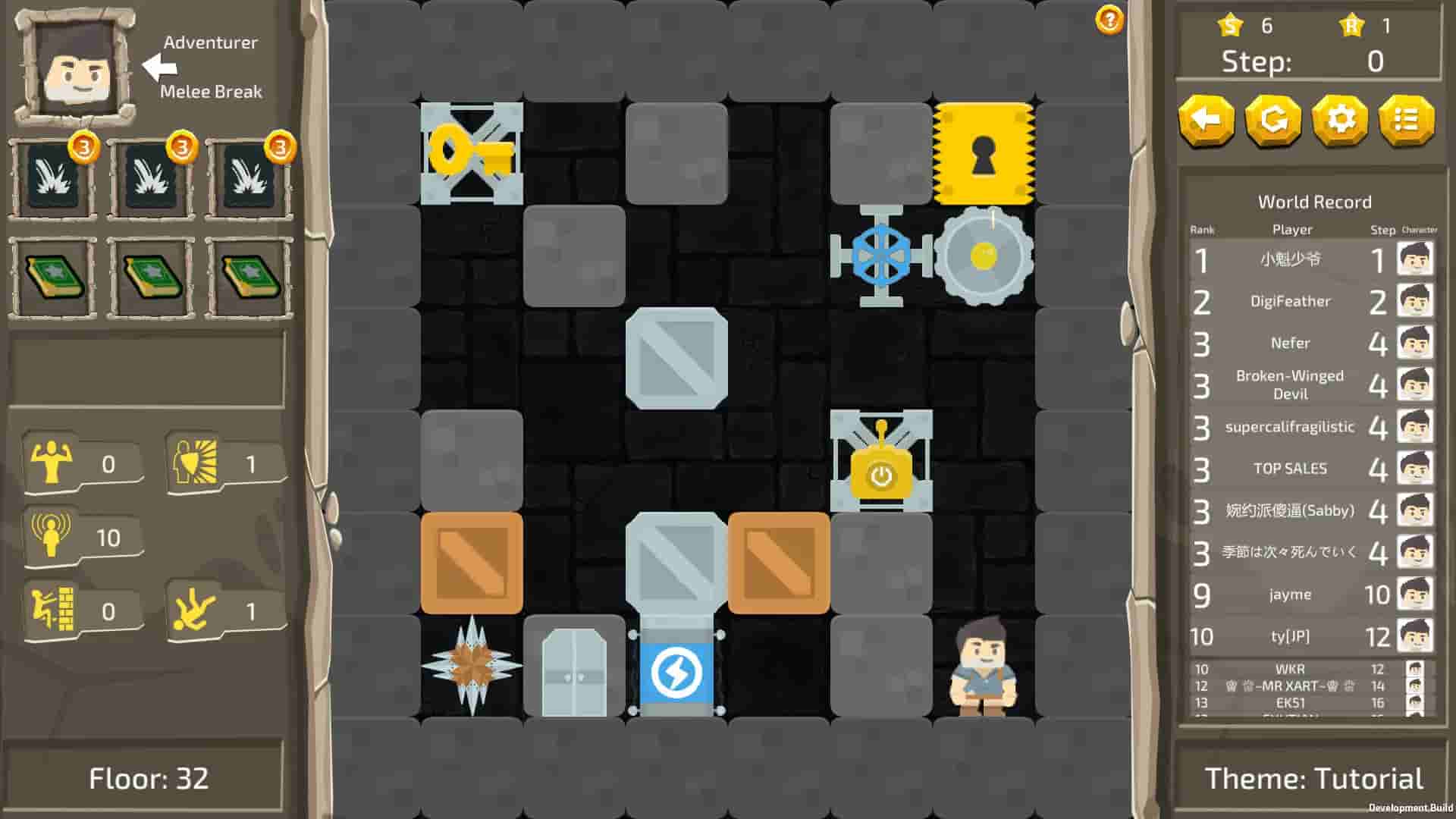Open the middle green spellbook item slot
The image size is (1456, 819).
(x=151, y=276)
